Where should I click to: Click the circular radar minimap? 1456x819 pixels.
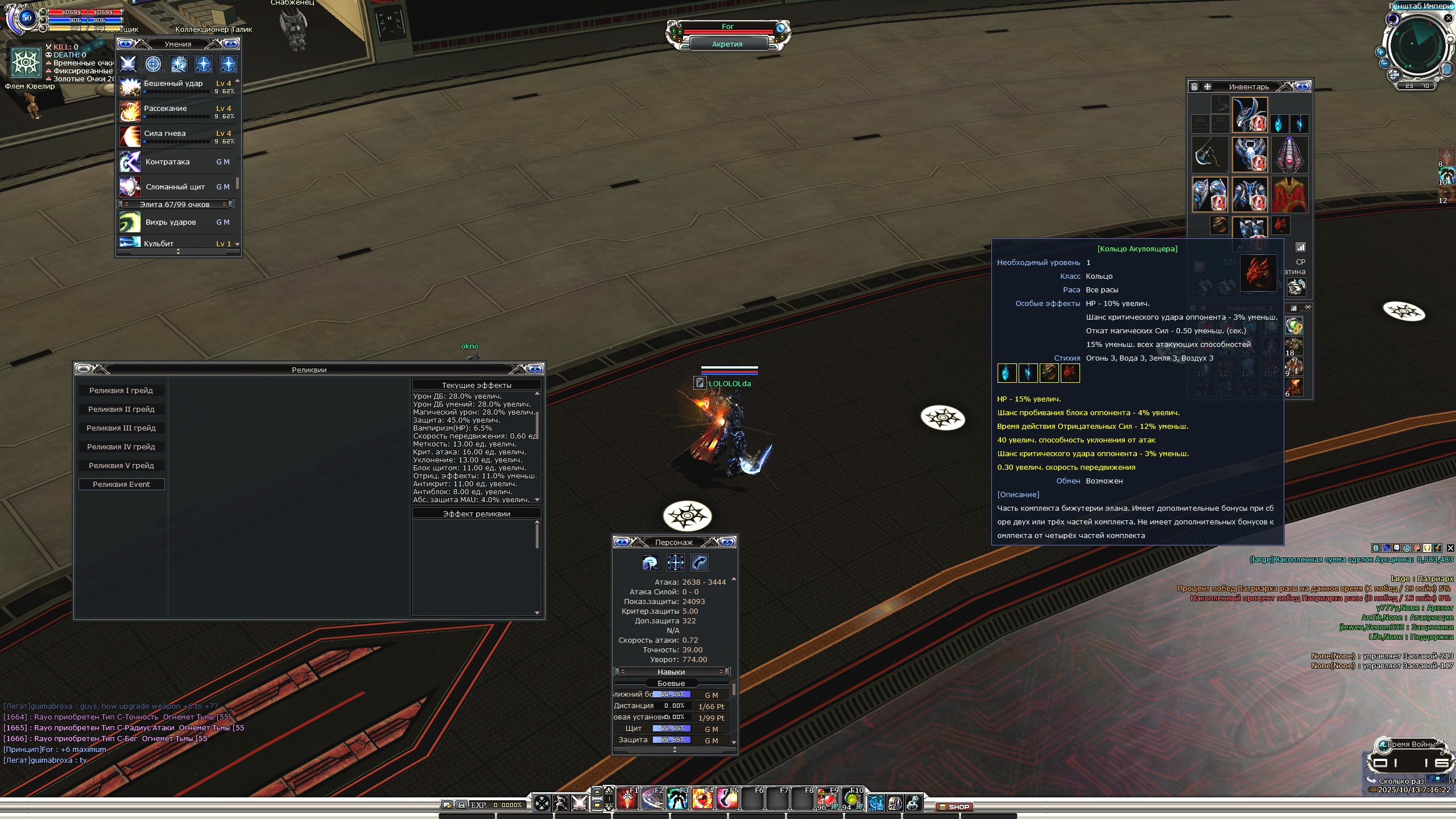tap(1417, 45)
